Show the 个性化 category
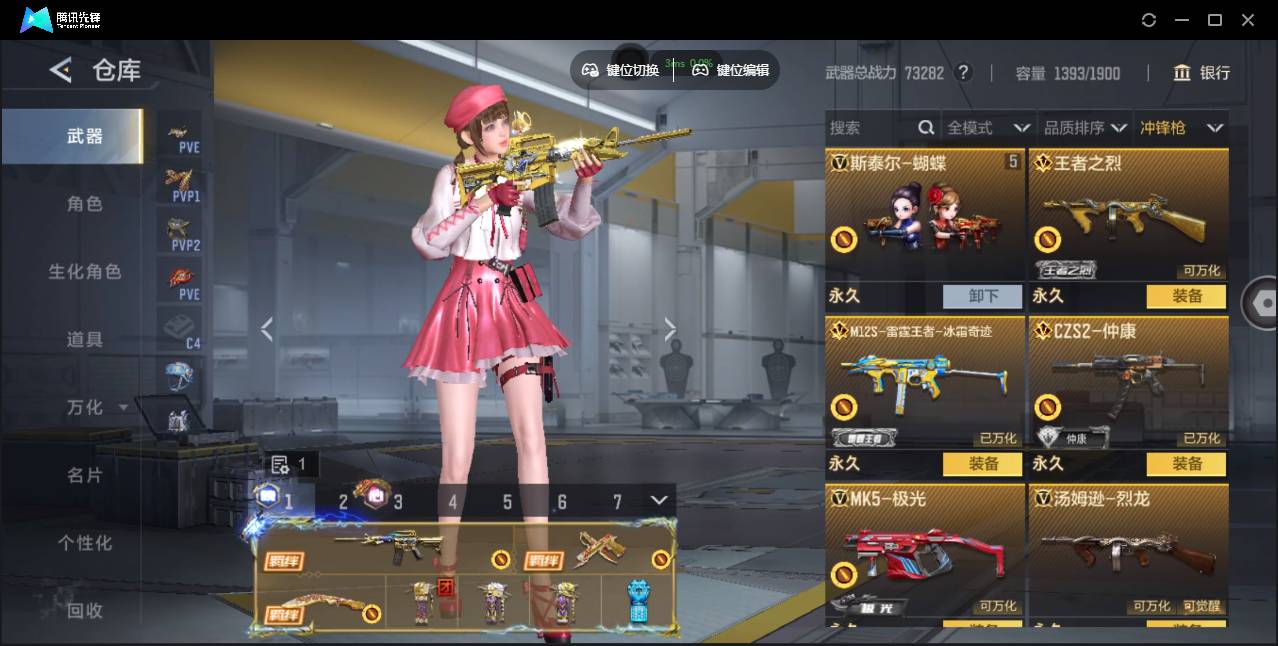Screen dimensions: 1278x646 tap(85, 543)
